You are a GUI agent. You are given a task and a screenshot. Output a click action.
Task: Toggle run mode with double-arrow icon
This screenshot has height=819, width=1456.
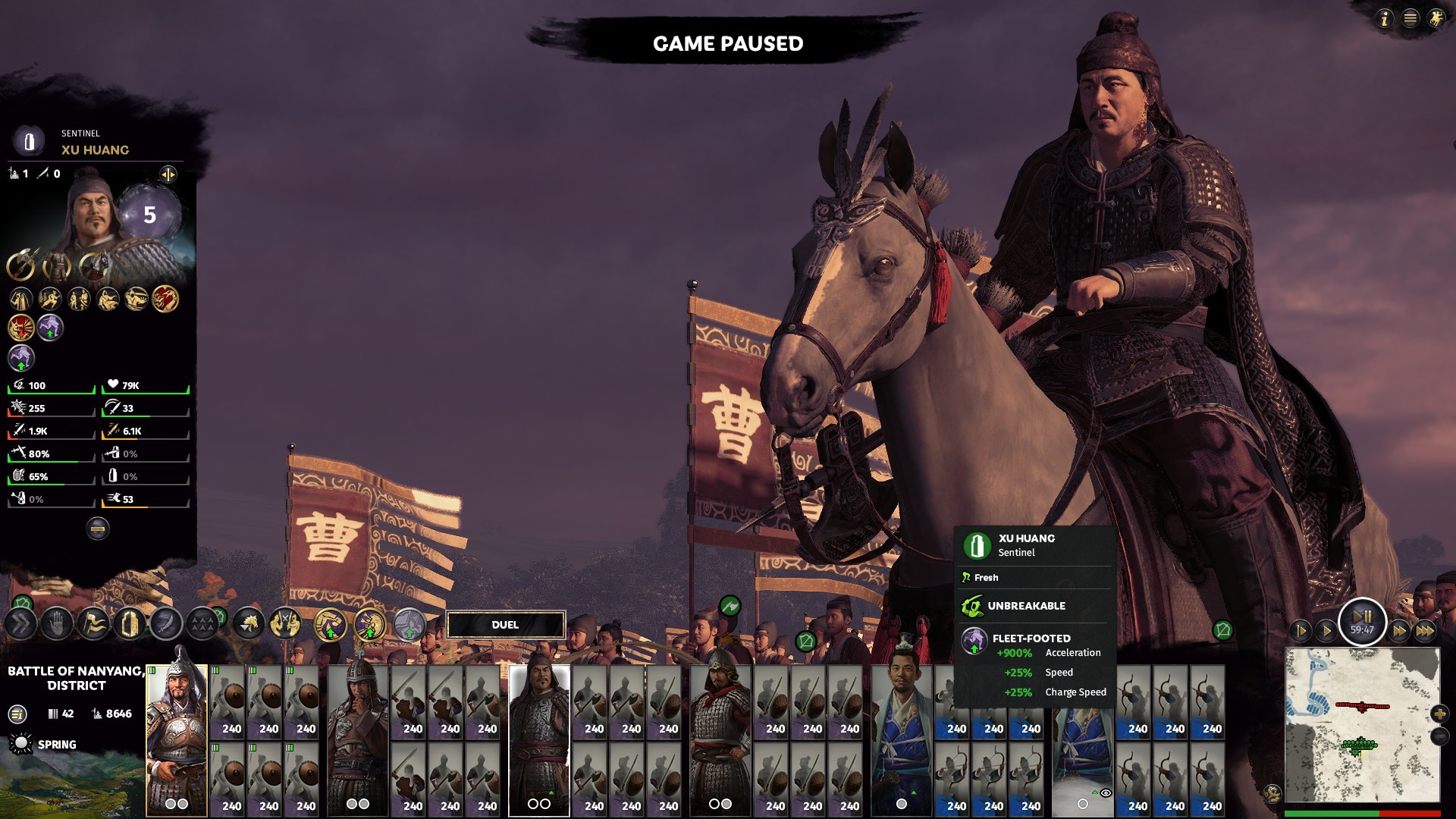20,624
